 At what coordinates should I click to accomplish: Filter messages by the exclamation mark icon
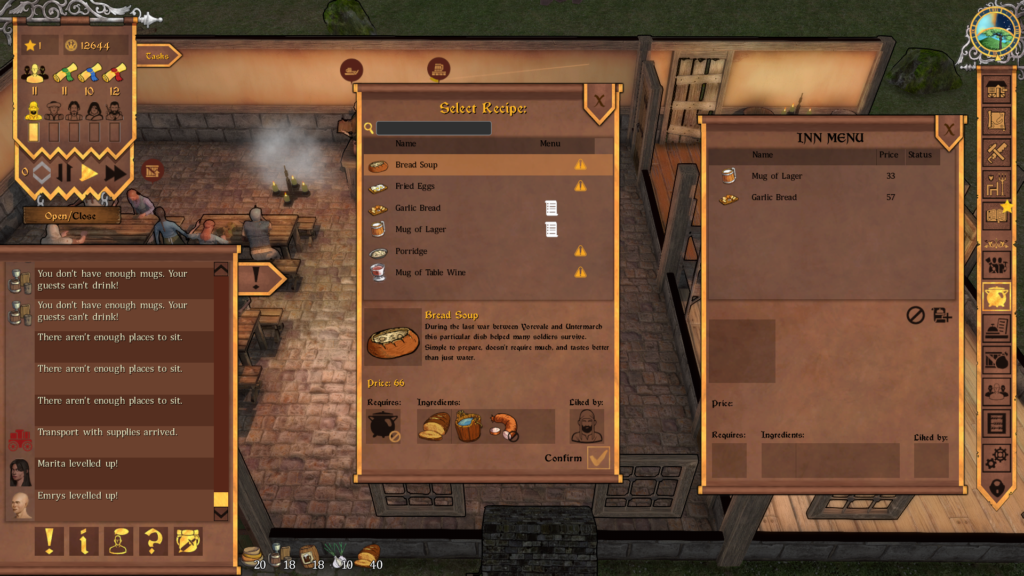click(x=49, y=541)
